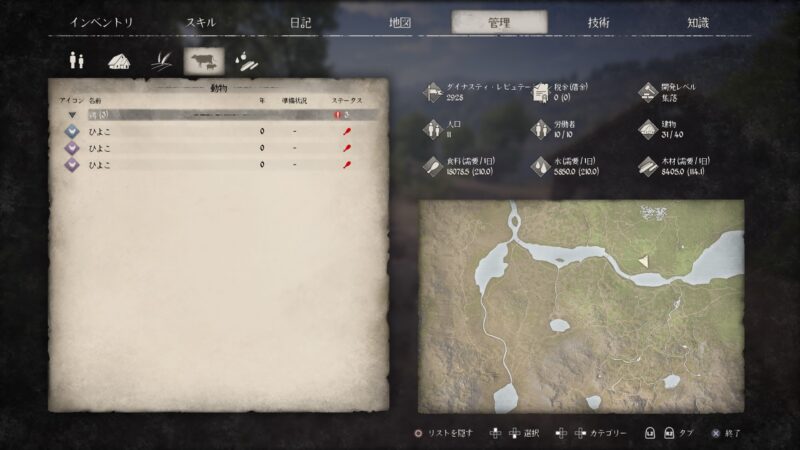Click the 名前 (Name) column header
Viewport: 800px width, 450px height.
pos(95,101)
